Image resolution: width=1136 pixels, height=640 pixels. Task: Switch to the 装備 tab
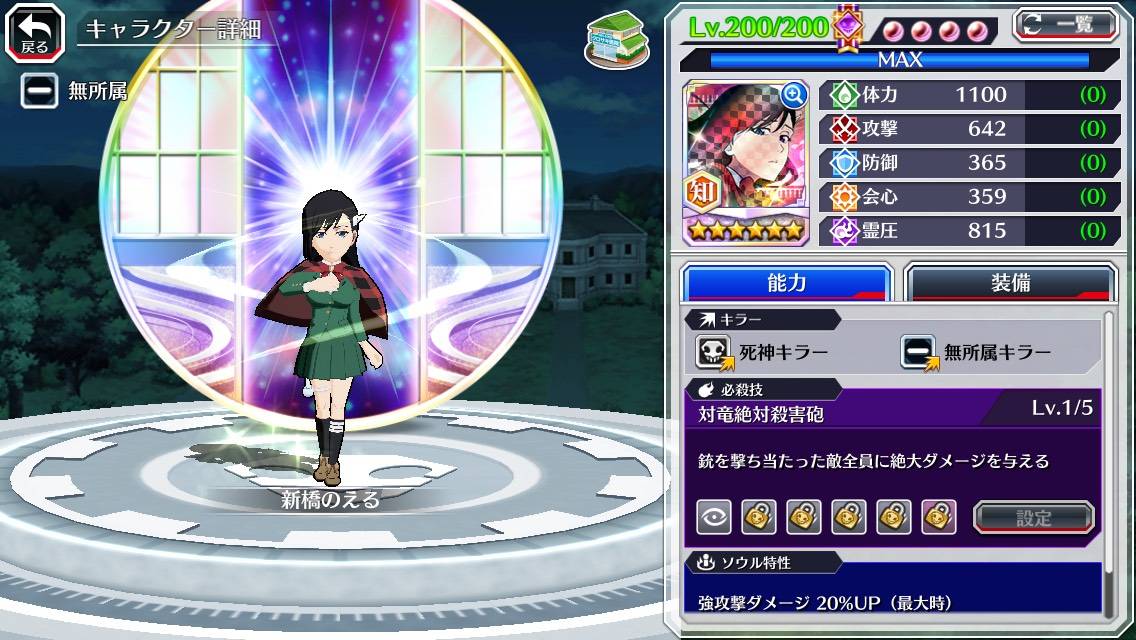(1010, 283)
